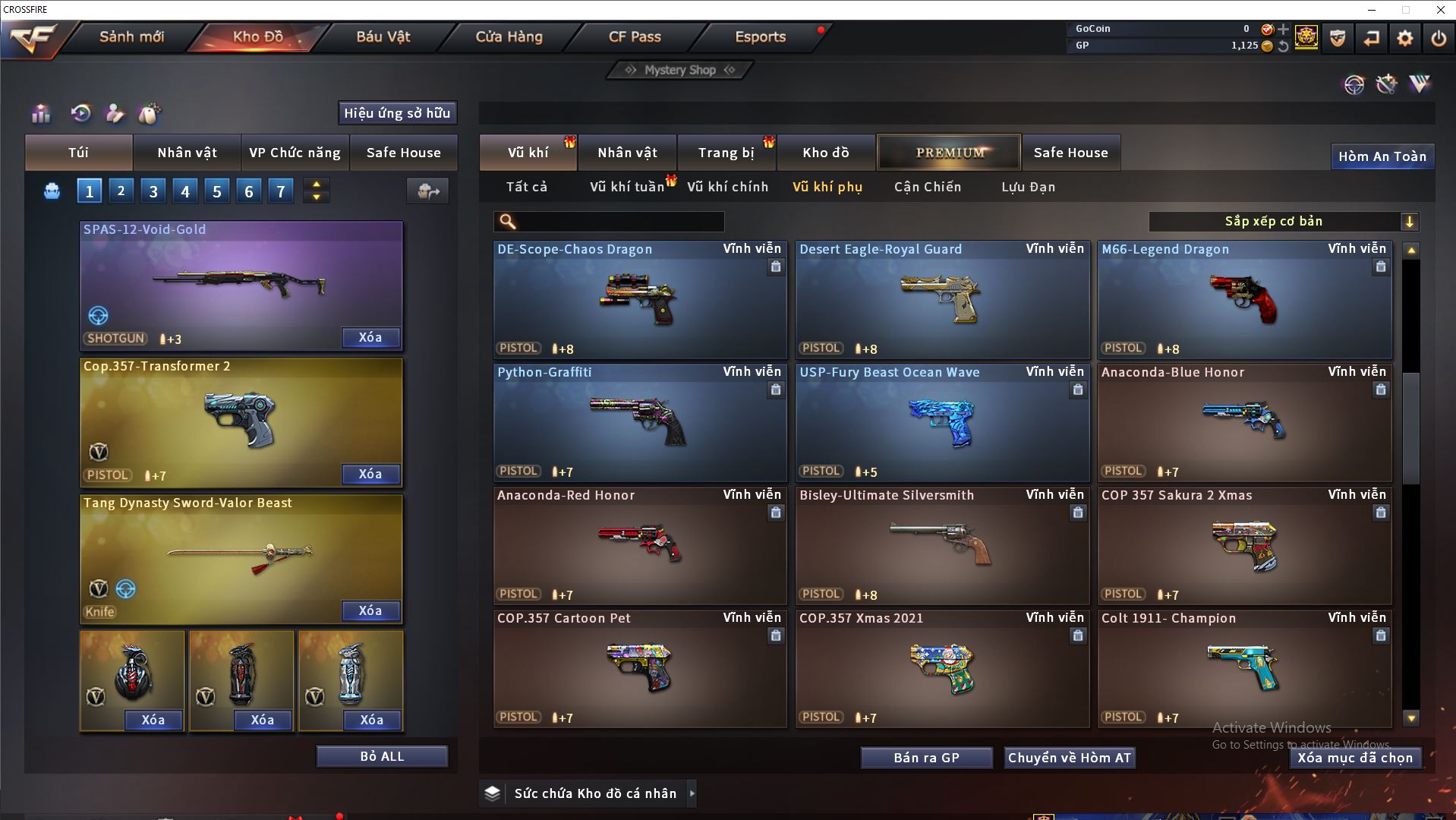Open the CF Pass menu
This screenshot has height=820, width=1456.
(x=635, y=36)
